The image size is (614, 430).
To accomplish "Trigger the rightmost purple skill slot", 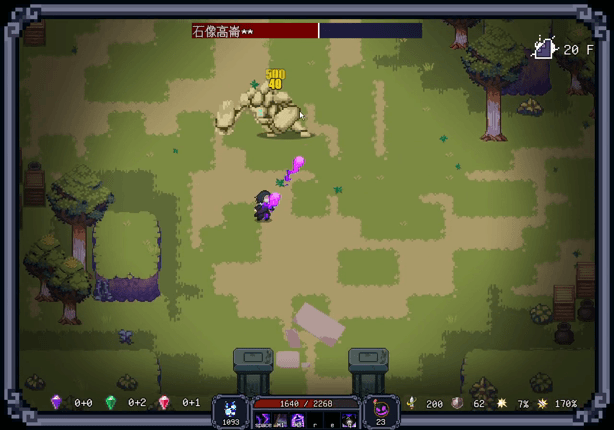I will (348, 420).
